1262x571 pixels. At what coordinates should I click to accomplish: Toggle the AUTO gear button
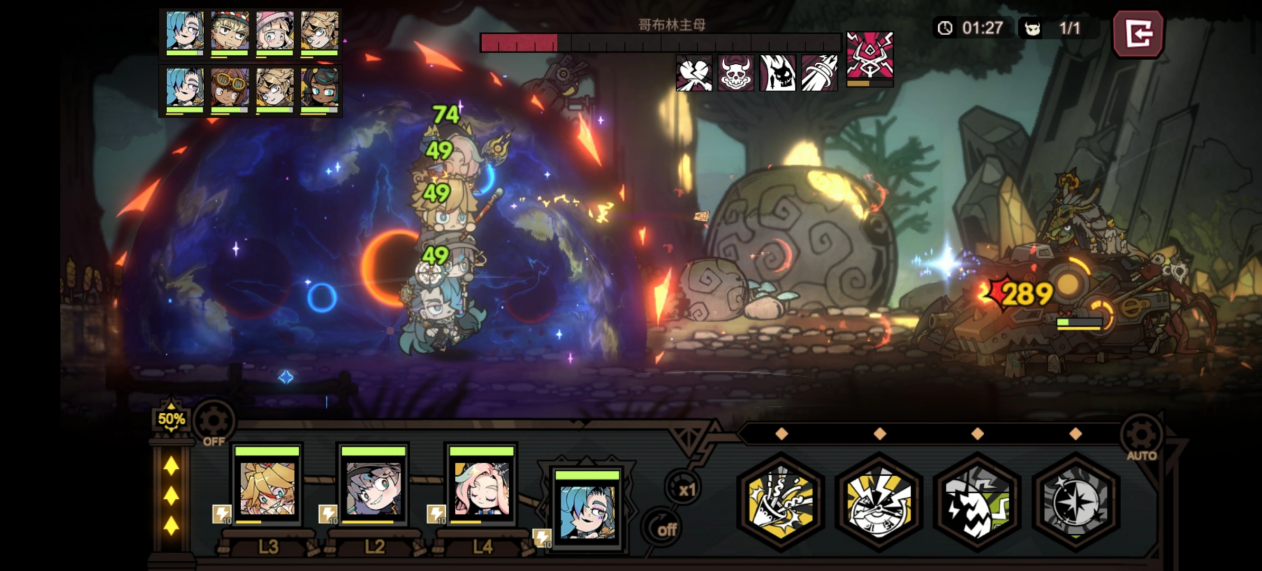coord(1141,436)
